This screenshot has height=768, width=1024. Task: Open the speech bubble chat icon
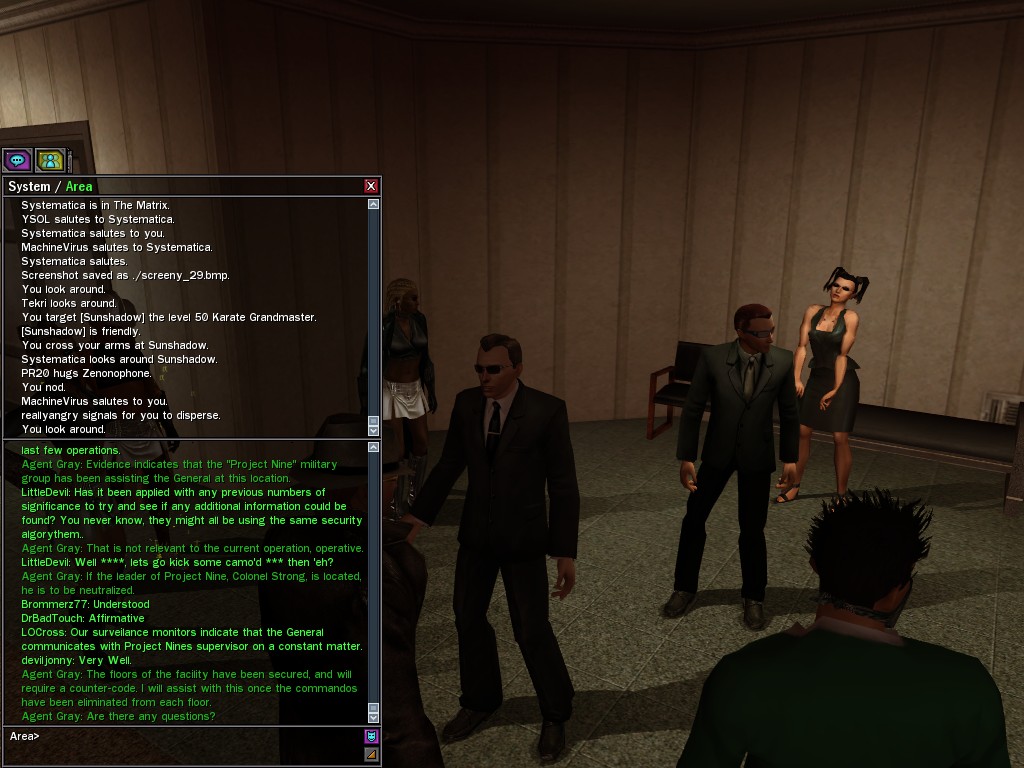tap(17, 160)
